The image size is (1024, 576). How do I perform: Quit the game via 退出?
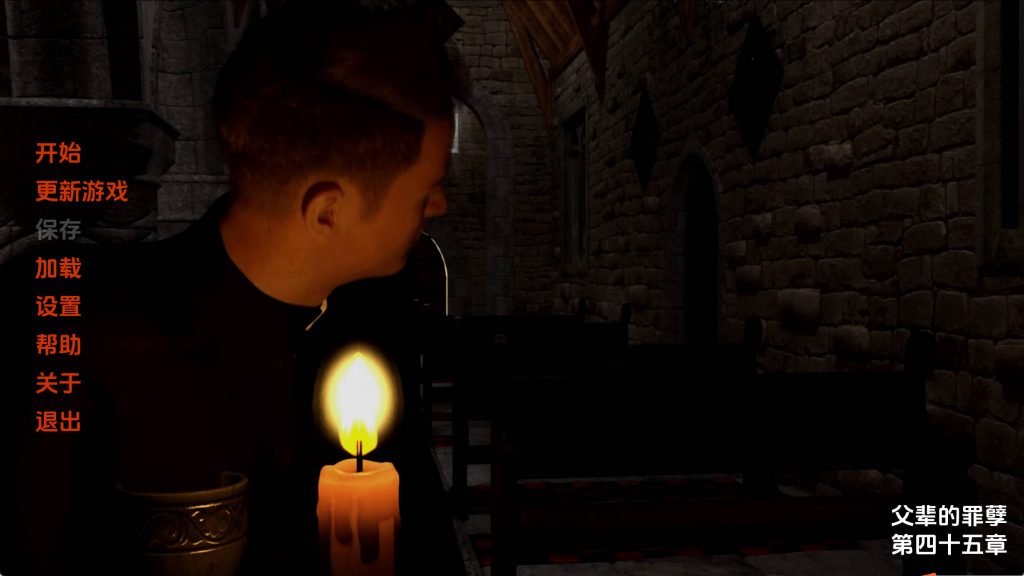point(58,422)
